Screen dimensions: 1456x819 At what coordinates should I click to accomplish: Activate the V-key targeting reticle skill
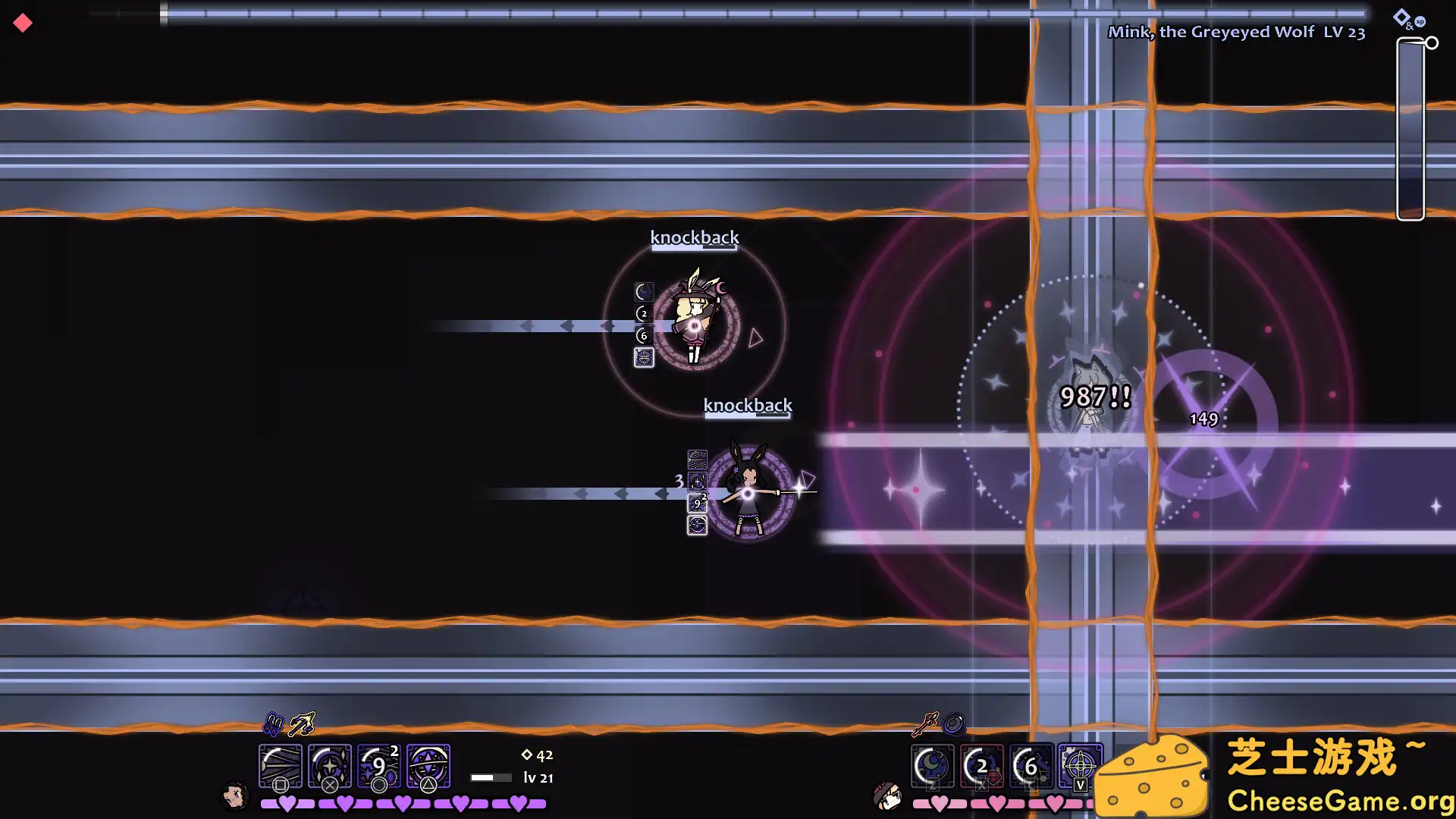click(x=1079, y=767)
